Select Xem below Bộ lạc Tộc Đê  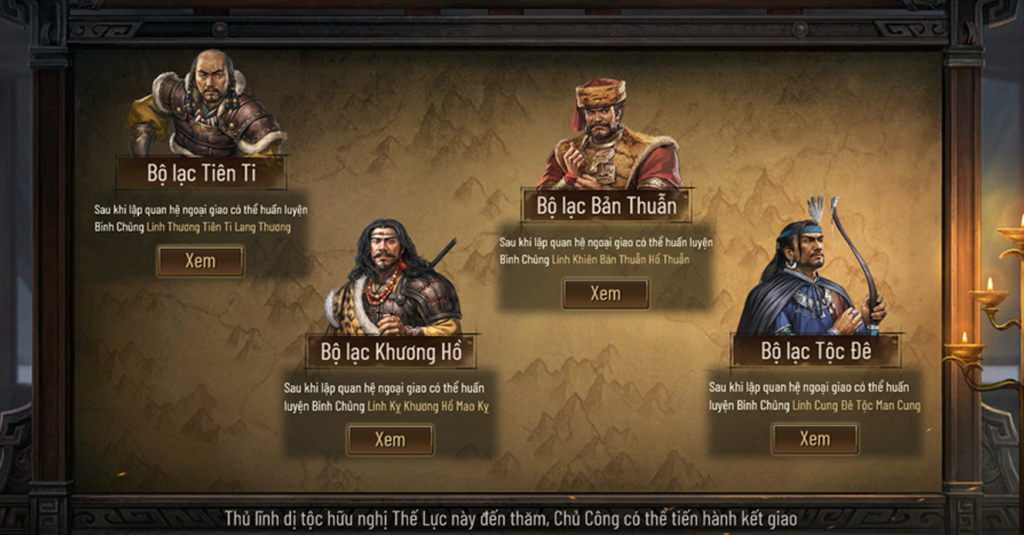point(814,439)
